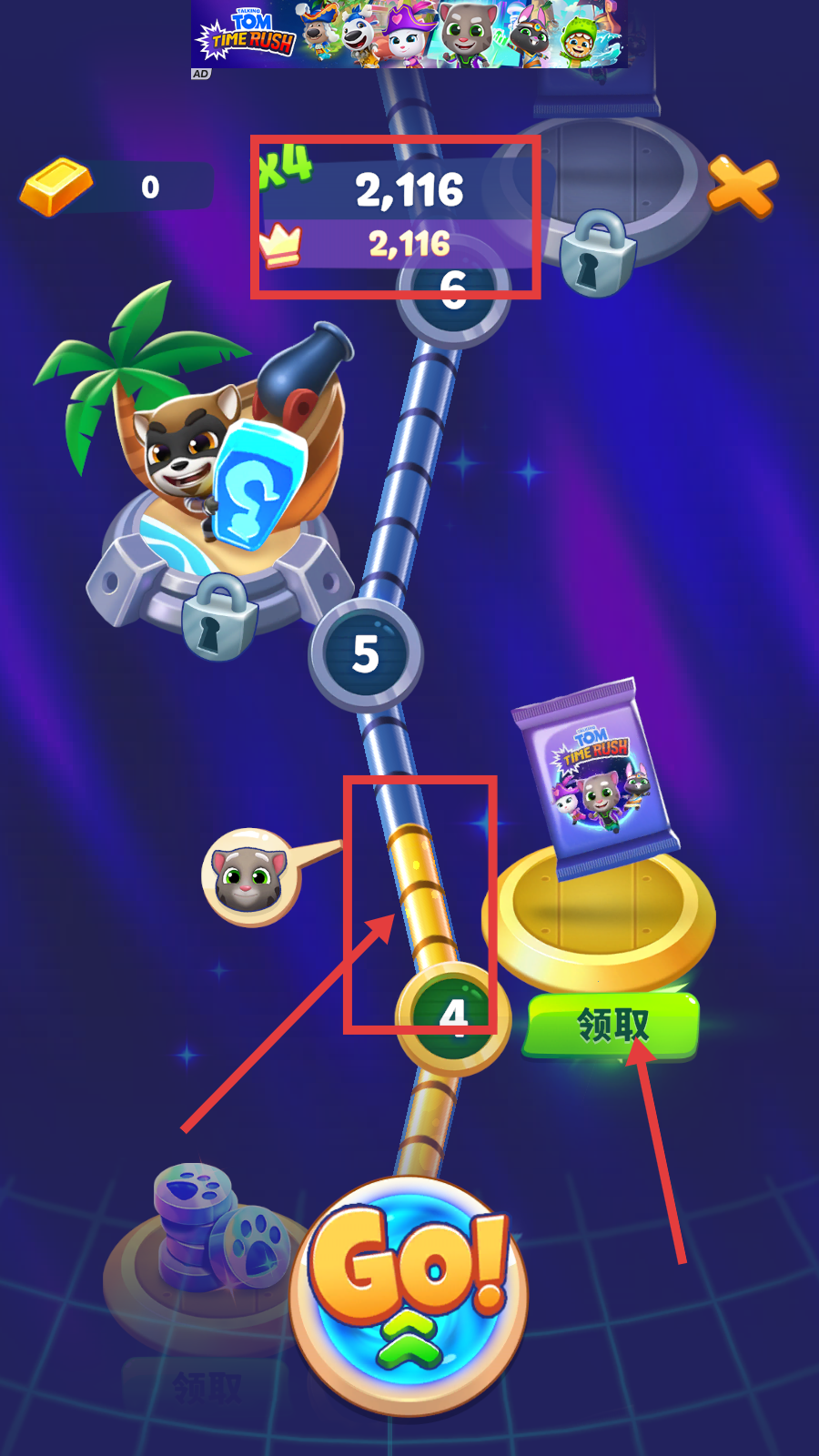This screenshot has width=819, height=1456.
Task: Tap Tom's face progress marker
Action: (249, 877)
